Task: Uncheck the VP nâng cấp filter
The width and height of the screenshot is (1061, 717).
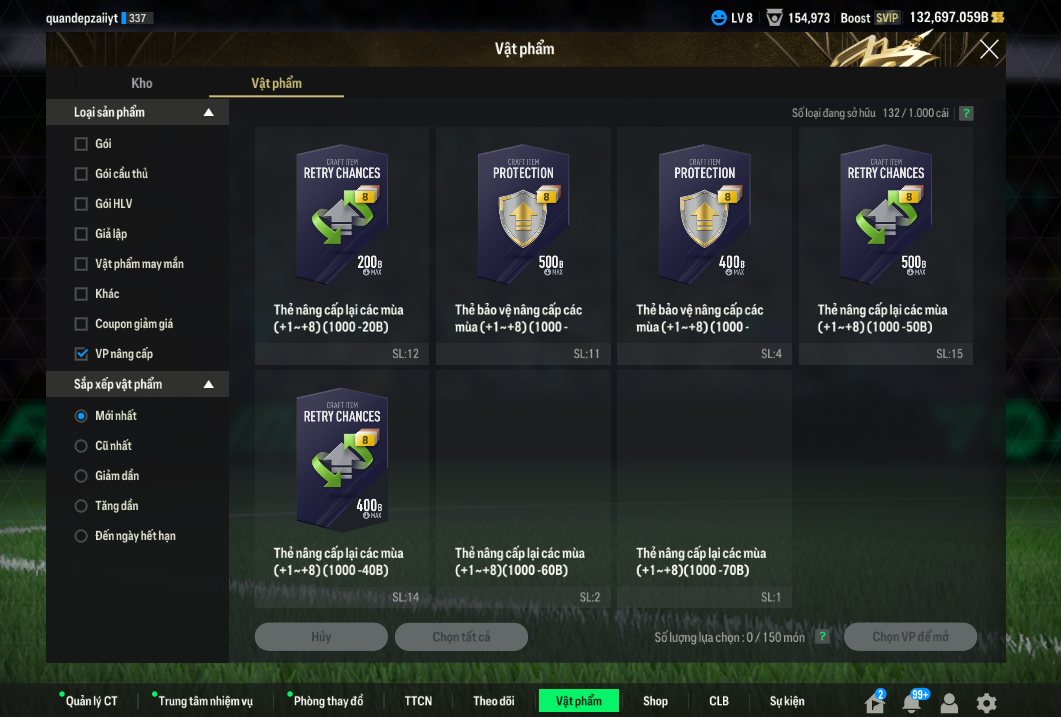Action: [82, 354]
